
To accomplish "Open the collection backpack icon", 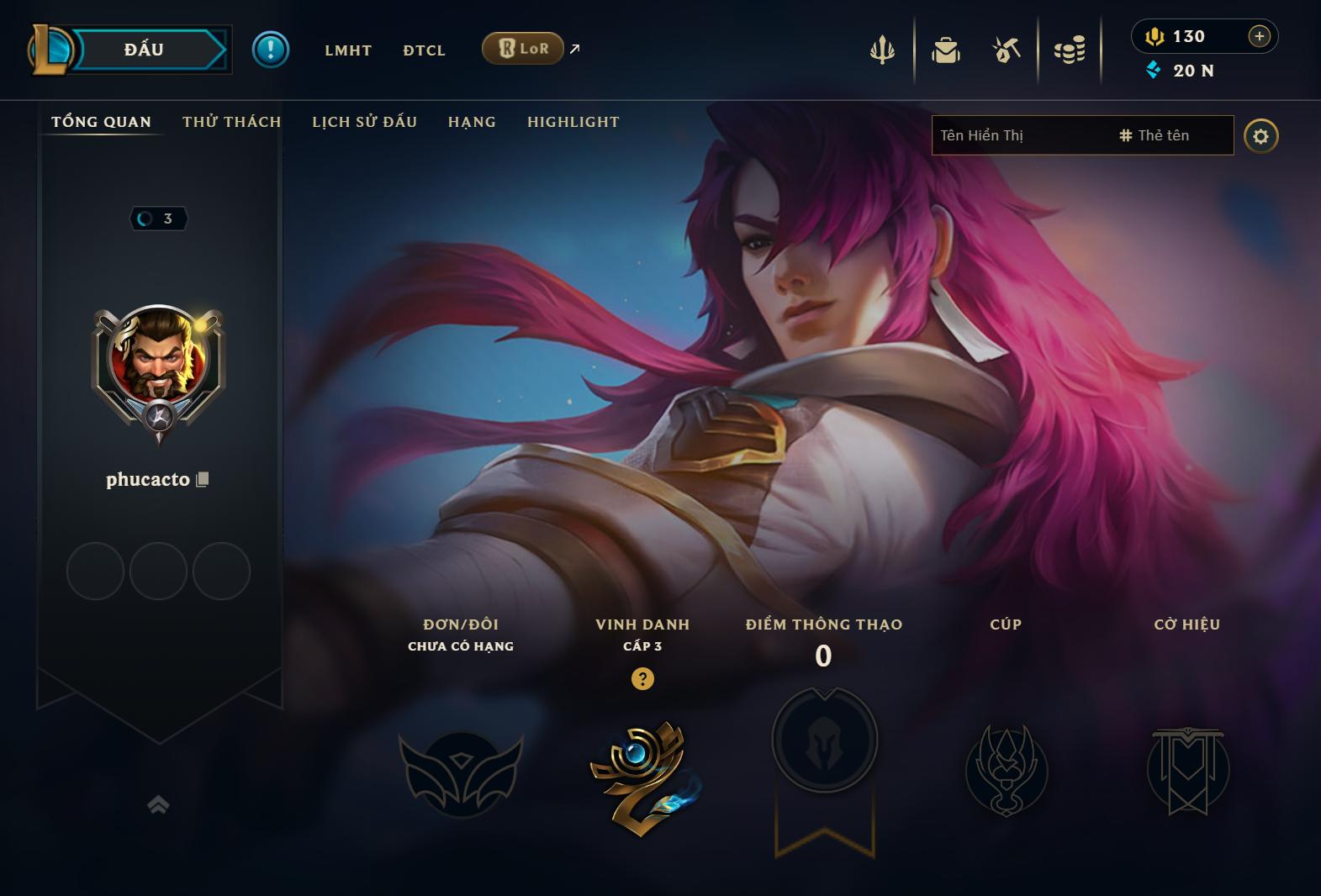I will pos(946,50).
